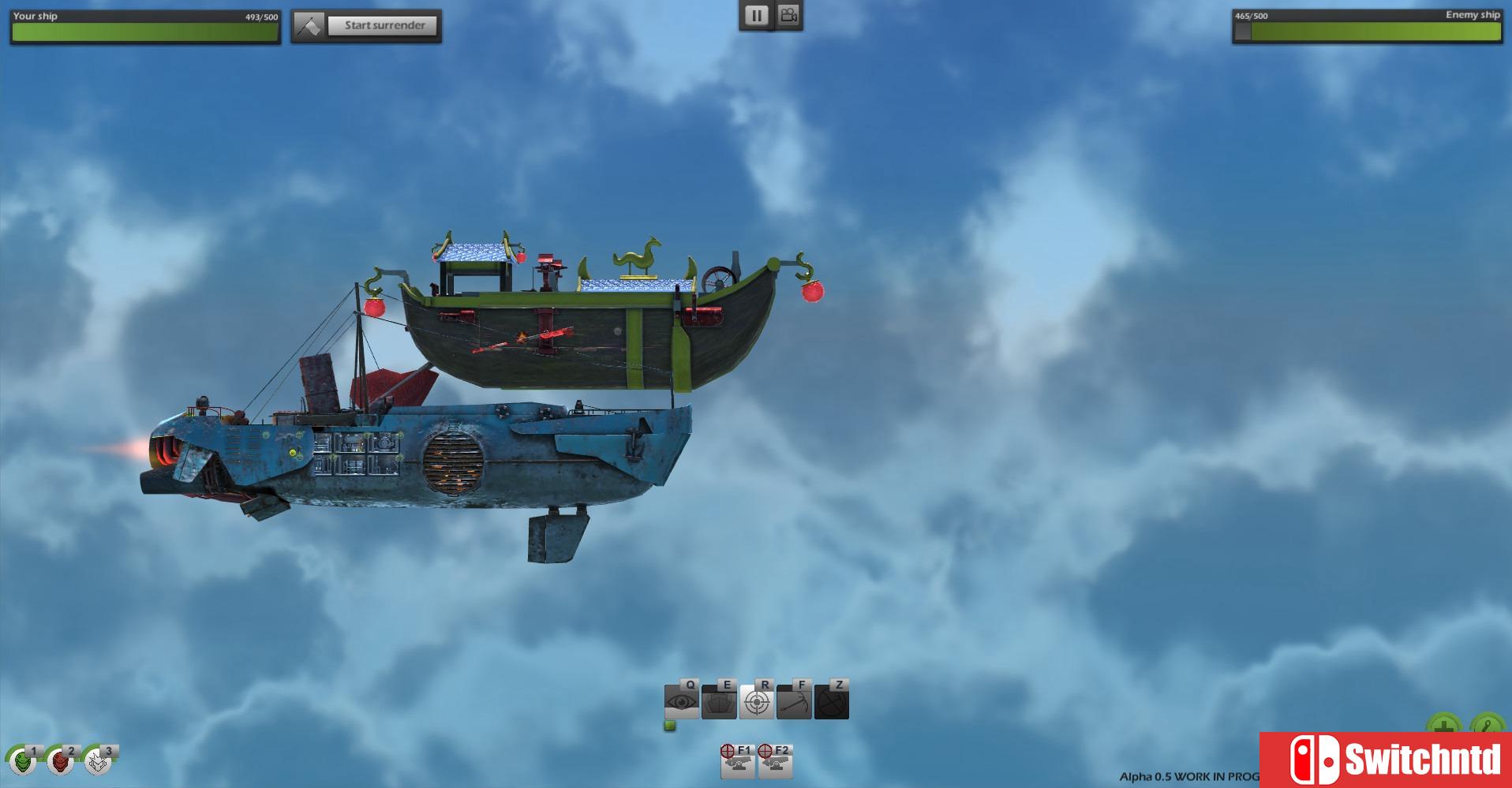Toggle the camera view button
Screen dimensions: 1512x788
pos(788,16)
